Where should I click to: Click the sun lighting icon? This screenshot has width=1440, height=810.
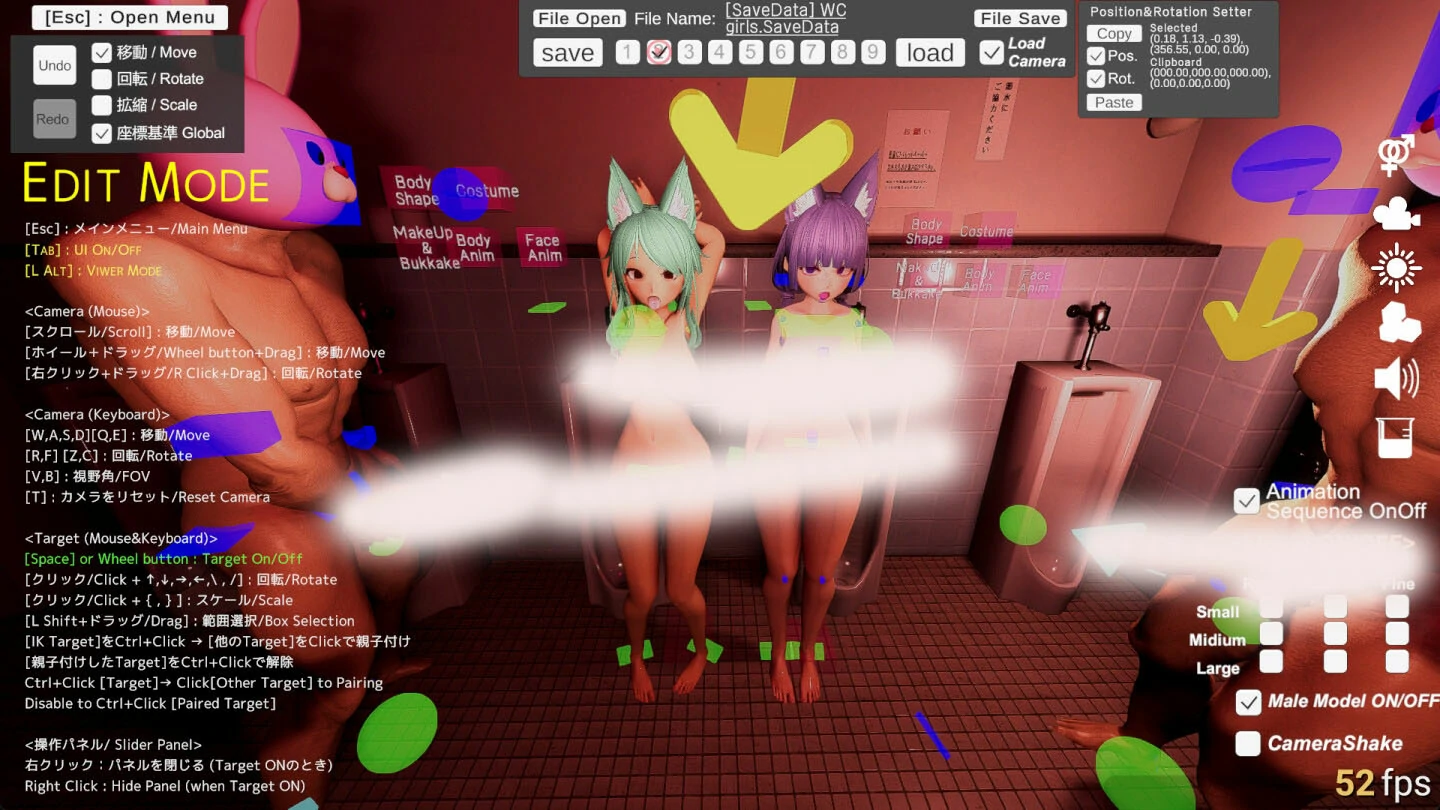(x=1395, y=266)
